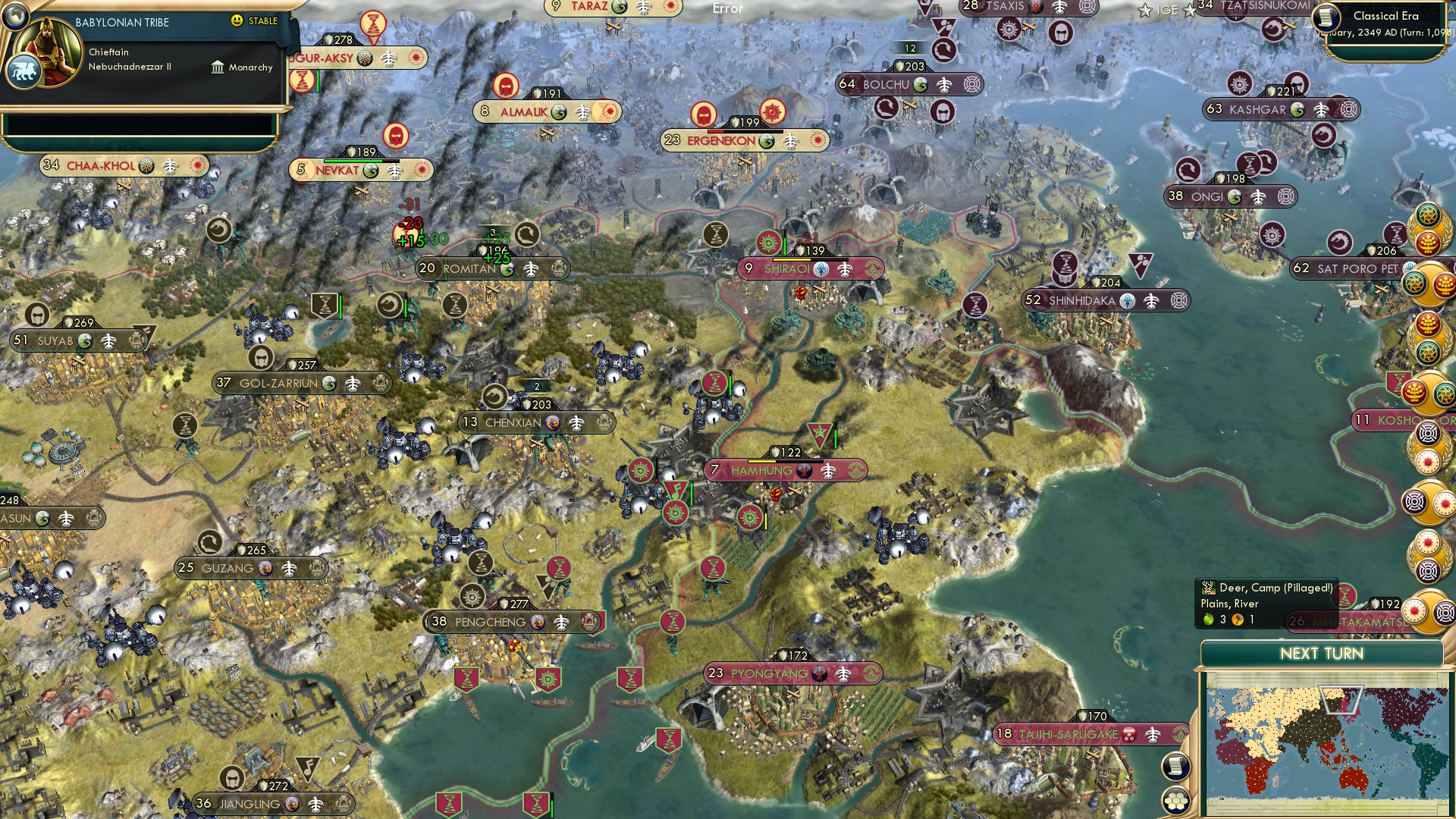Open the Civilopedia scroll icon near minimap
Viewport: 1456px width, 819px height.
click(x=1174, y=766)
